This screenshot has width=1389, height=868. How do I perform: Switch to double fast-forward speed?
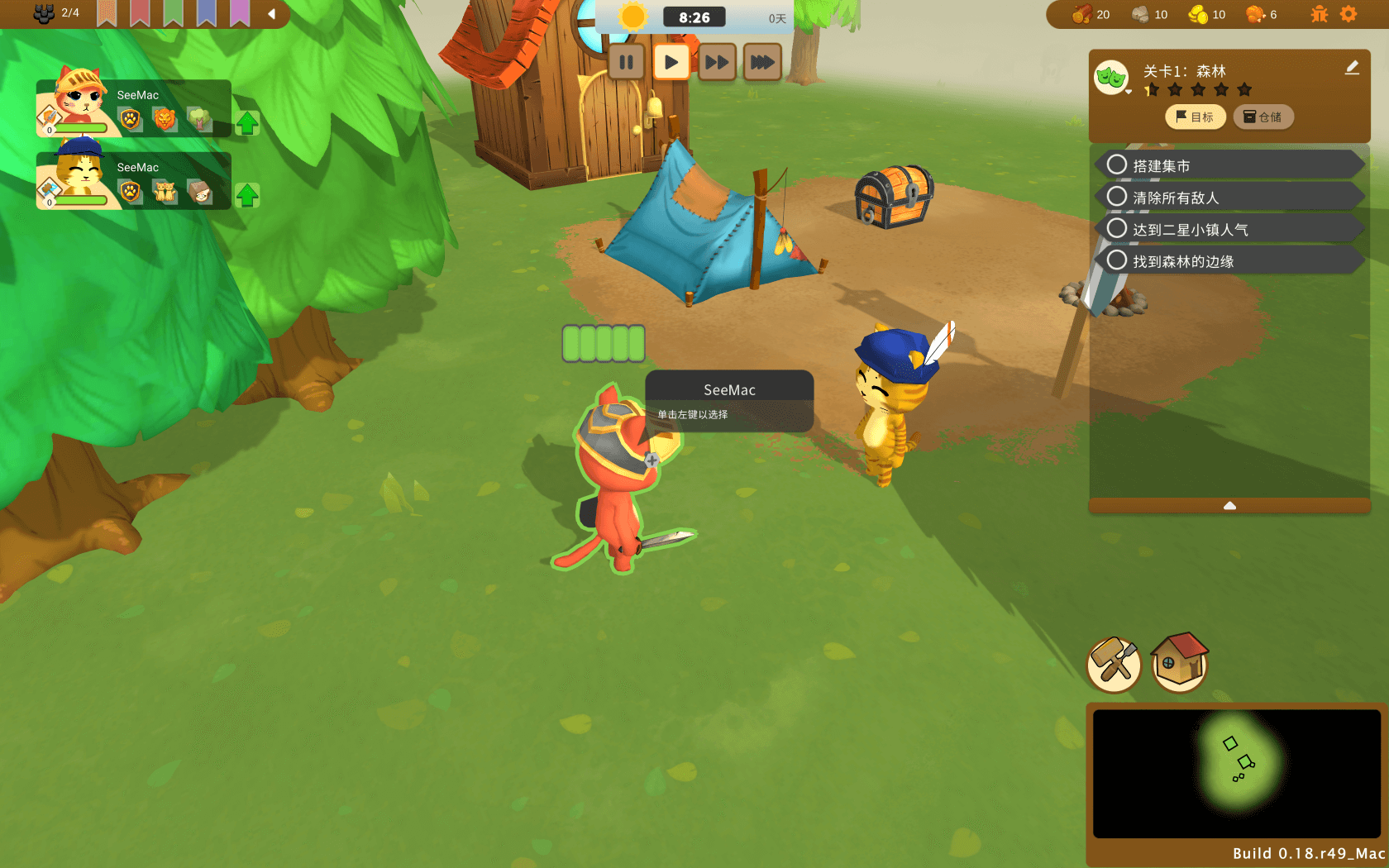click(x=717, y=62)
